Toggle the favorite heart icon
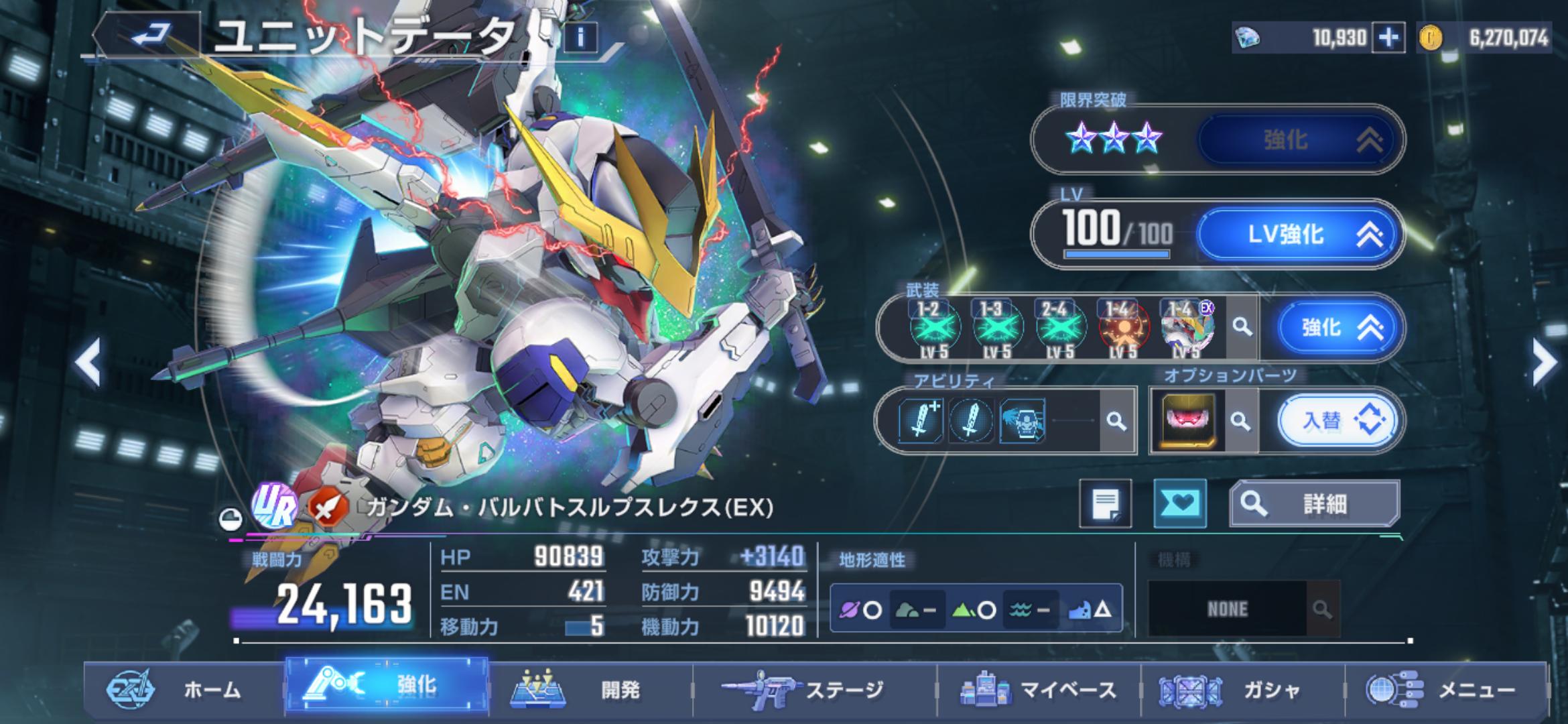 [1179, 503]
